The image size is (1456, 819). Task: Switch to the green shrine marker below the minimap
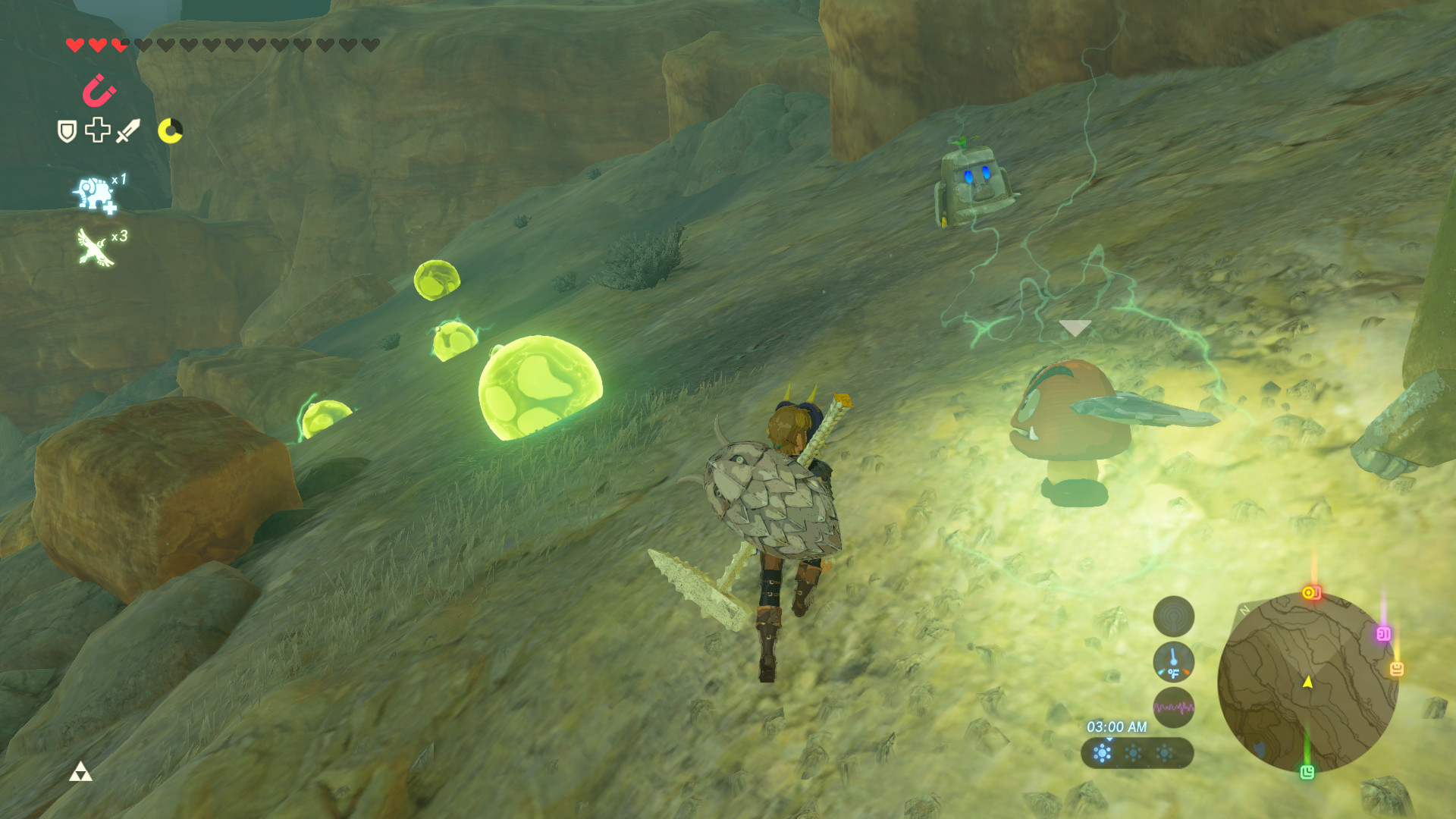pyautogui.click(x=1309, y=773)
